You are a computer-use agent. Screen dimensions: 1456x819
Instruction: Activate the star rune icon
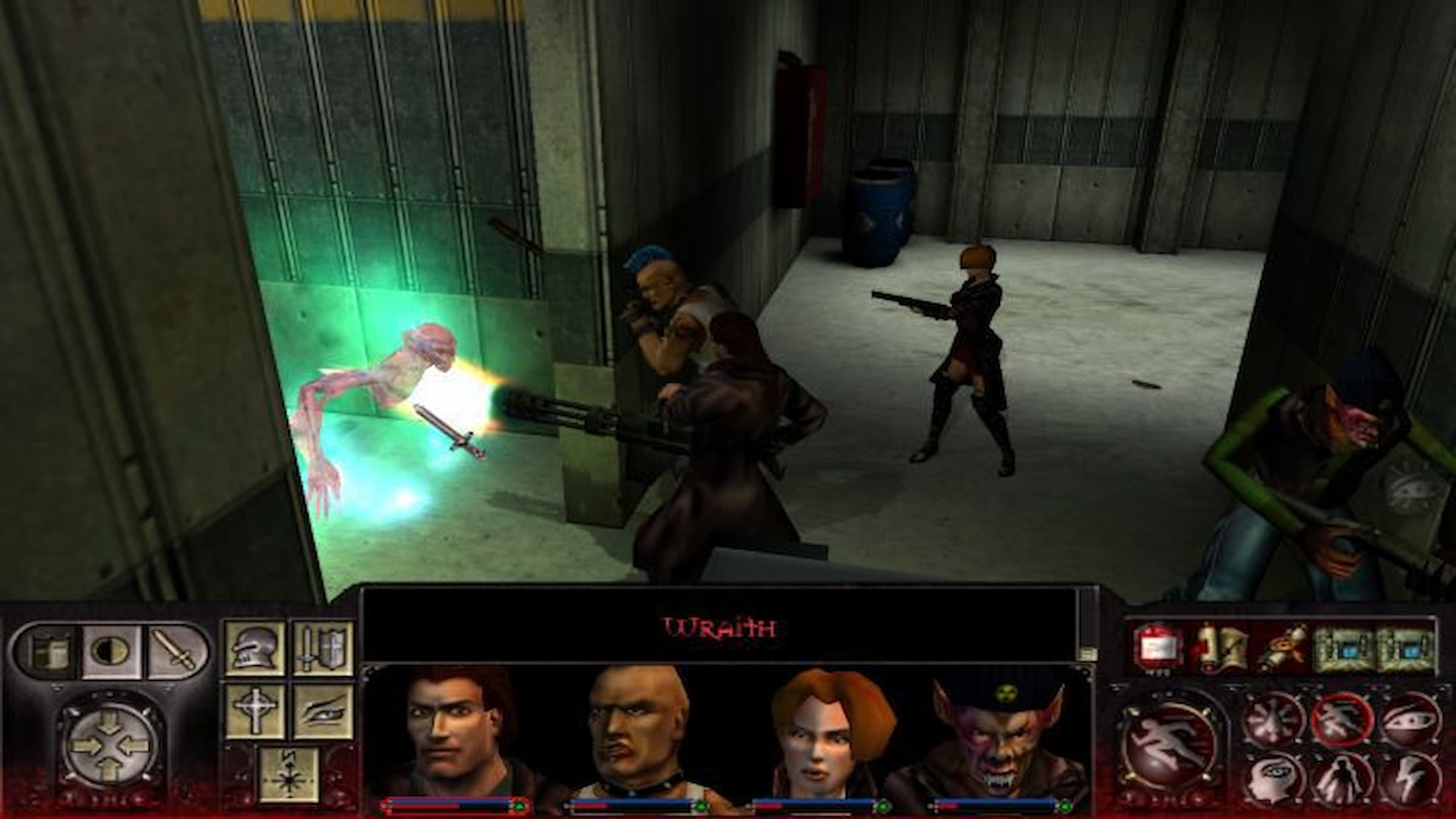pos(289,773)
